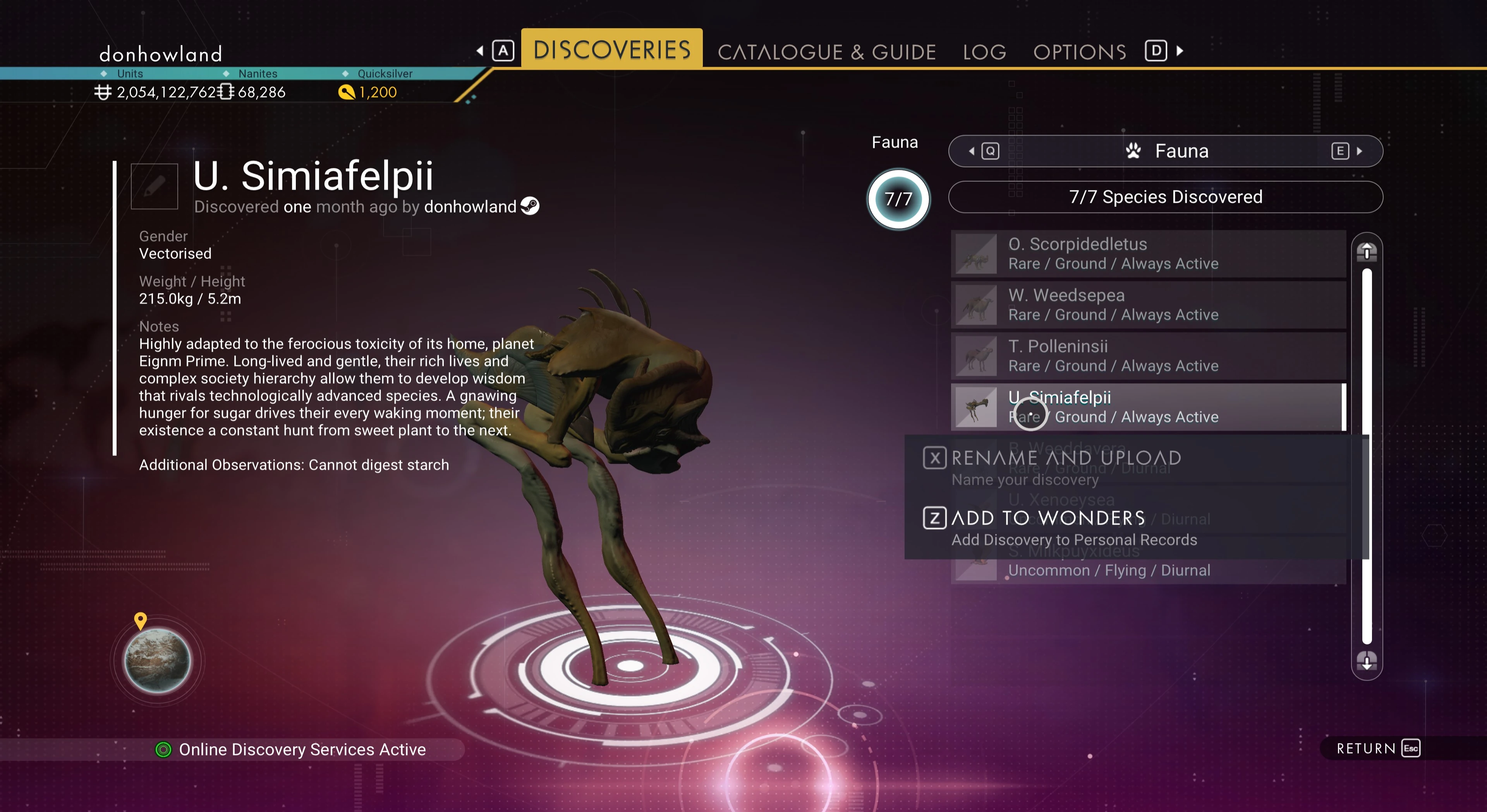Open the planet thumbnail with the yellow marker
Image resolution: width=1487 pixels, height=812 pixels.
tap(157, 660)
